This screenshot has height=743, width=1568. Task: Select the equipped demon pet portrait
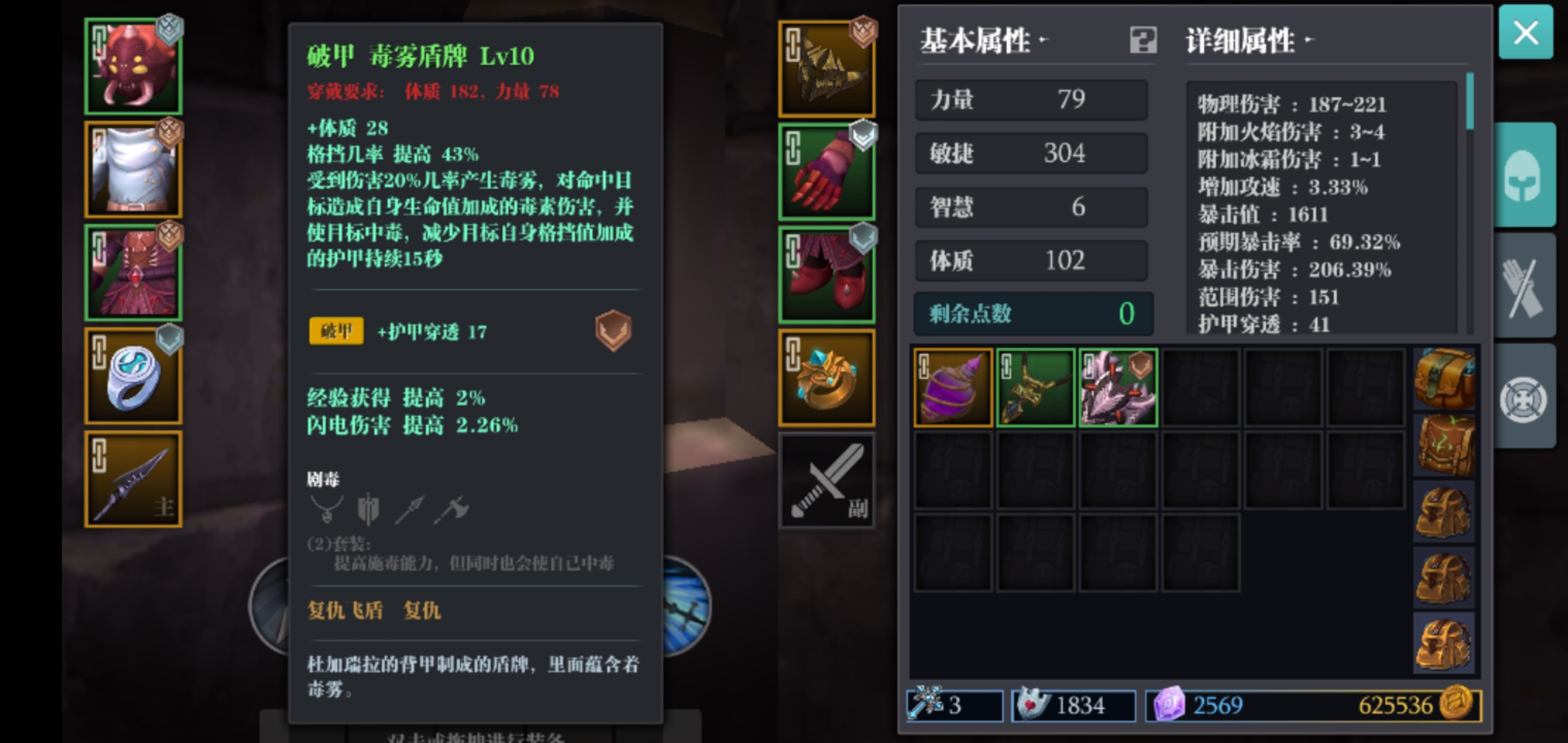click(133, 65)
